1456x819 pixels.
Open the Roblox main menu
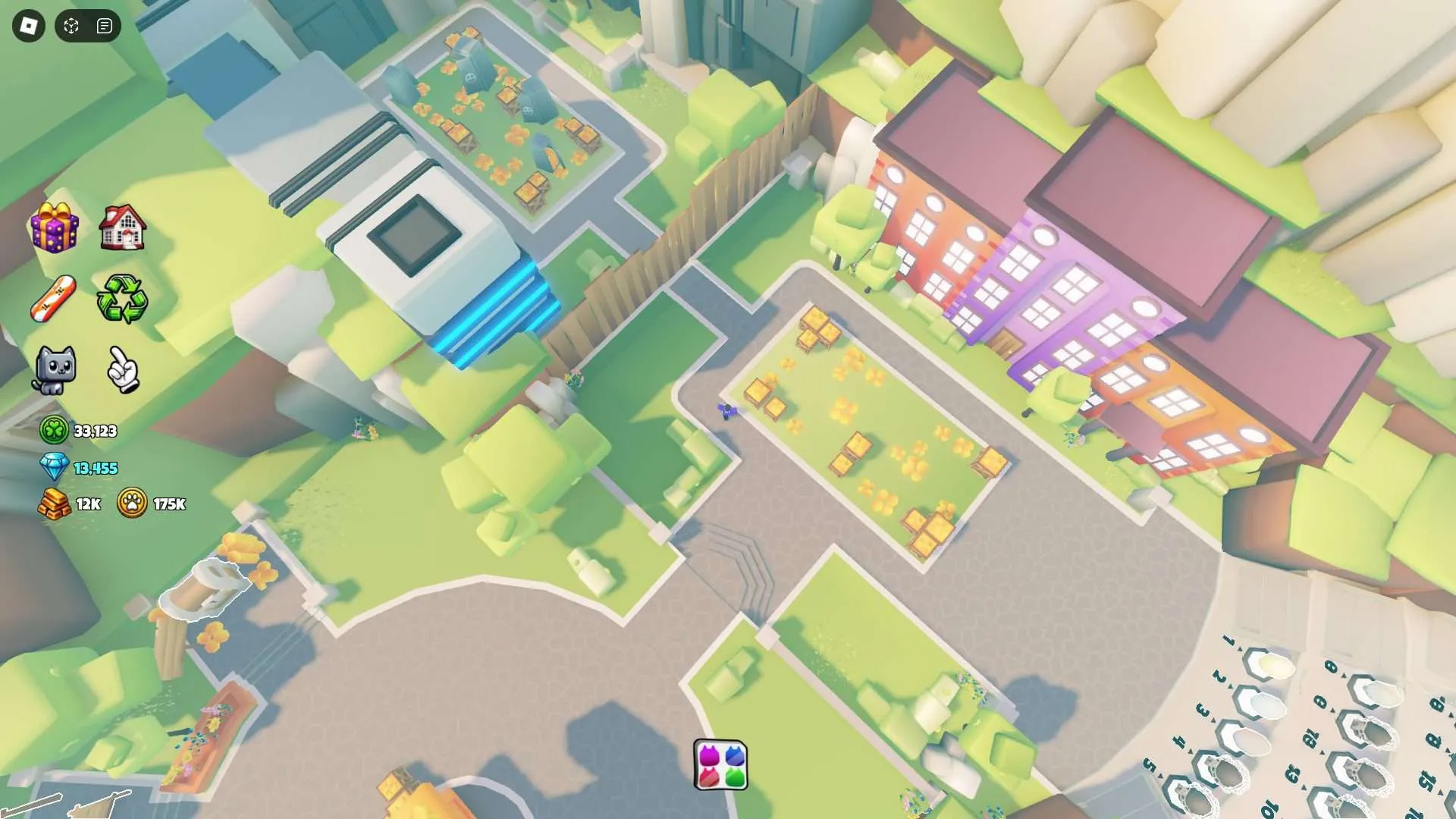click(x=29, y=27)
